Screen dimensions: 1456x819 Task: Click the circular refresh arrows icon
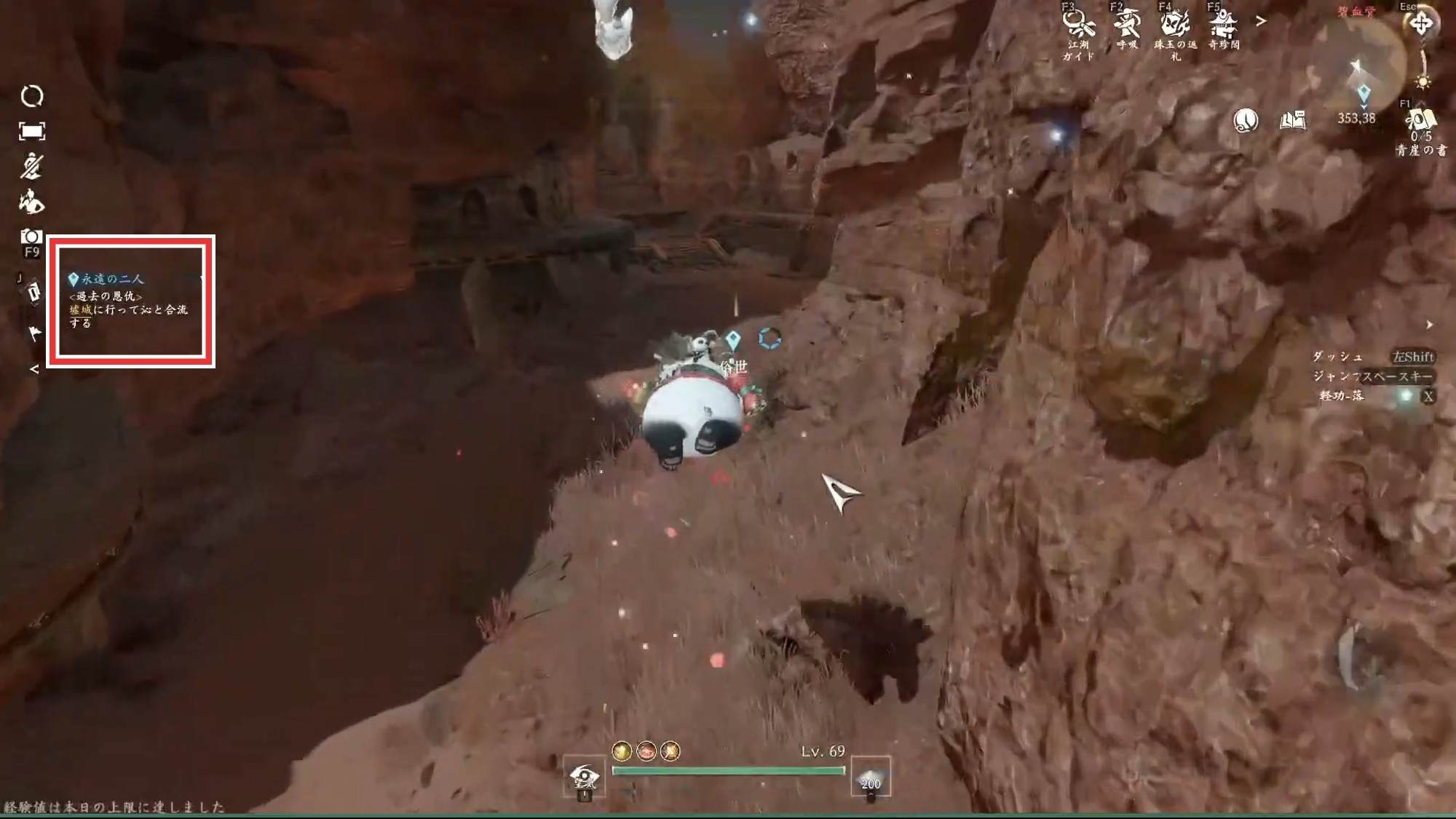pos(31,96)
